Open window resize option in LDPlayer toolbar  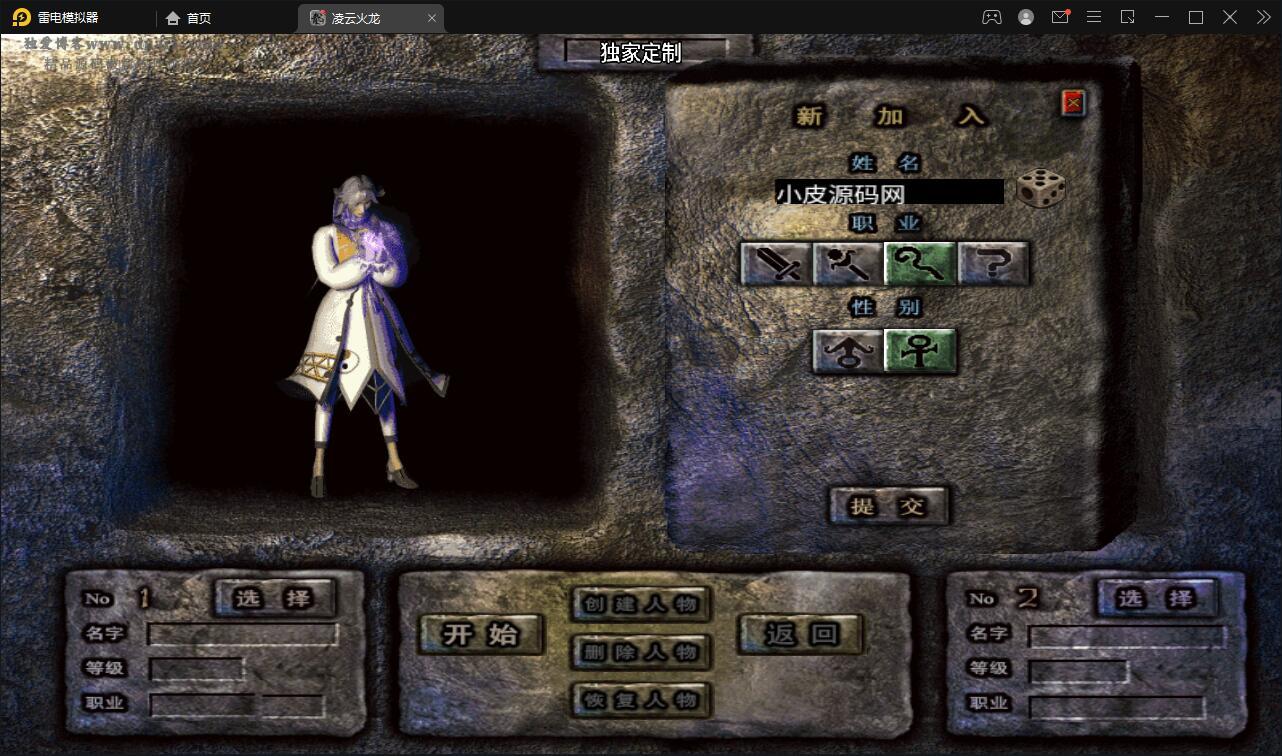tap(1128, 17)
